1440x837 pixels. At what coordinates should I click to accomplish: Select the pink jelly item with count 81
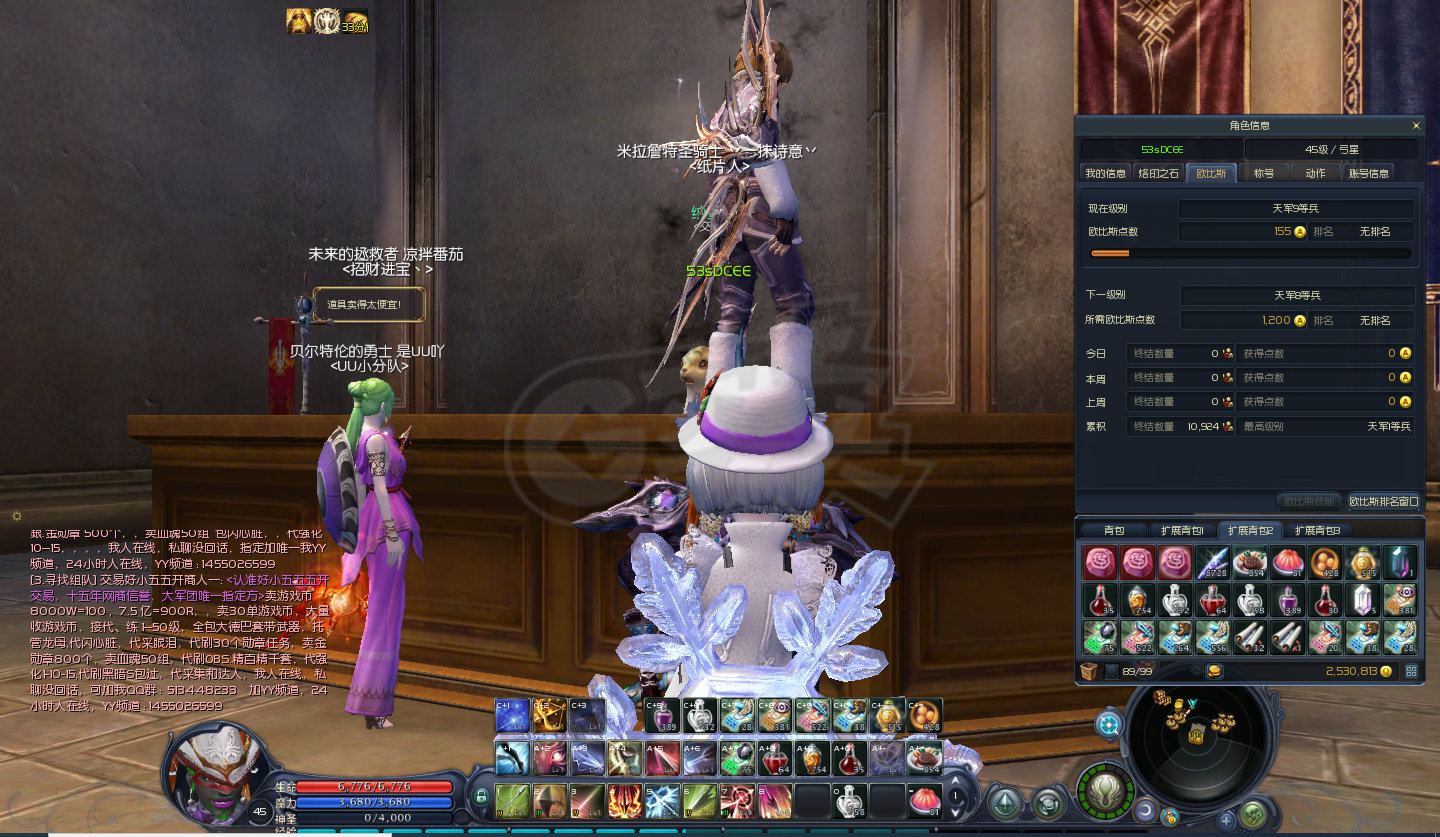click(1286, 563)
